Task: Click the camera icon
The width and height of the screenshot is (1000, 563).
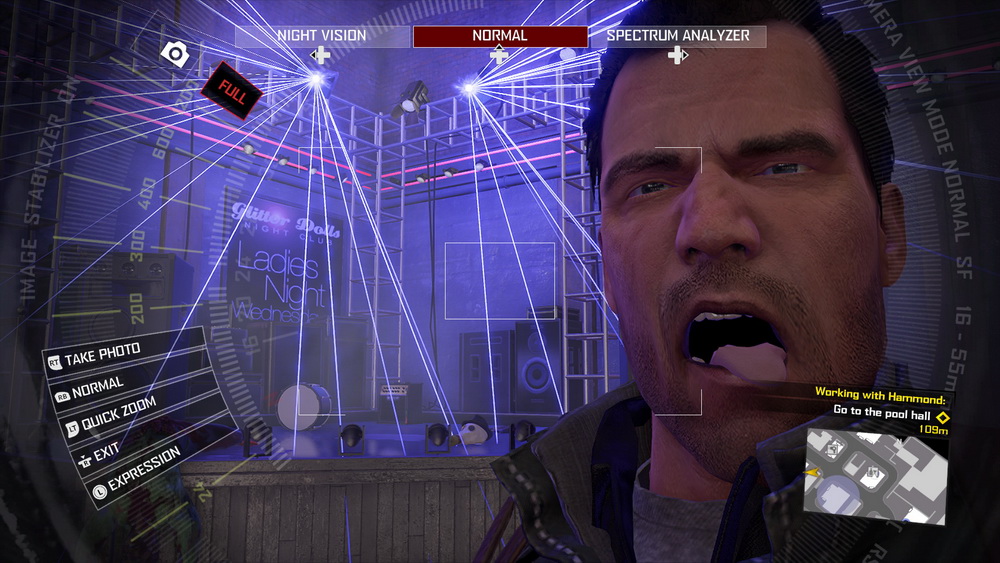Action: click(x=175, y=53)
